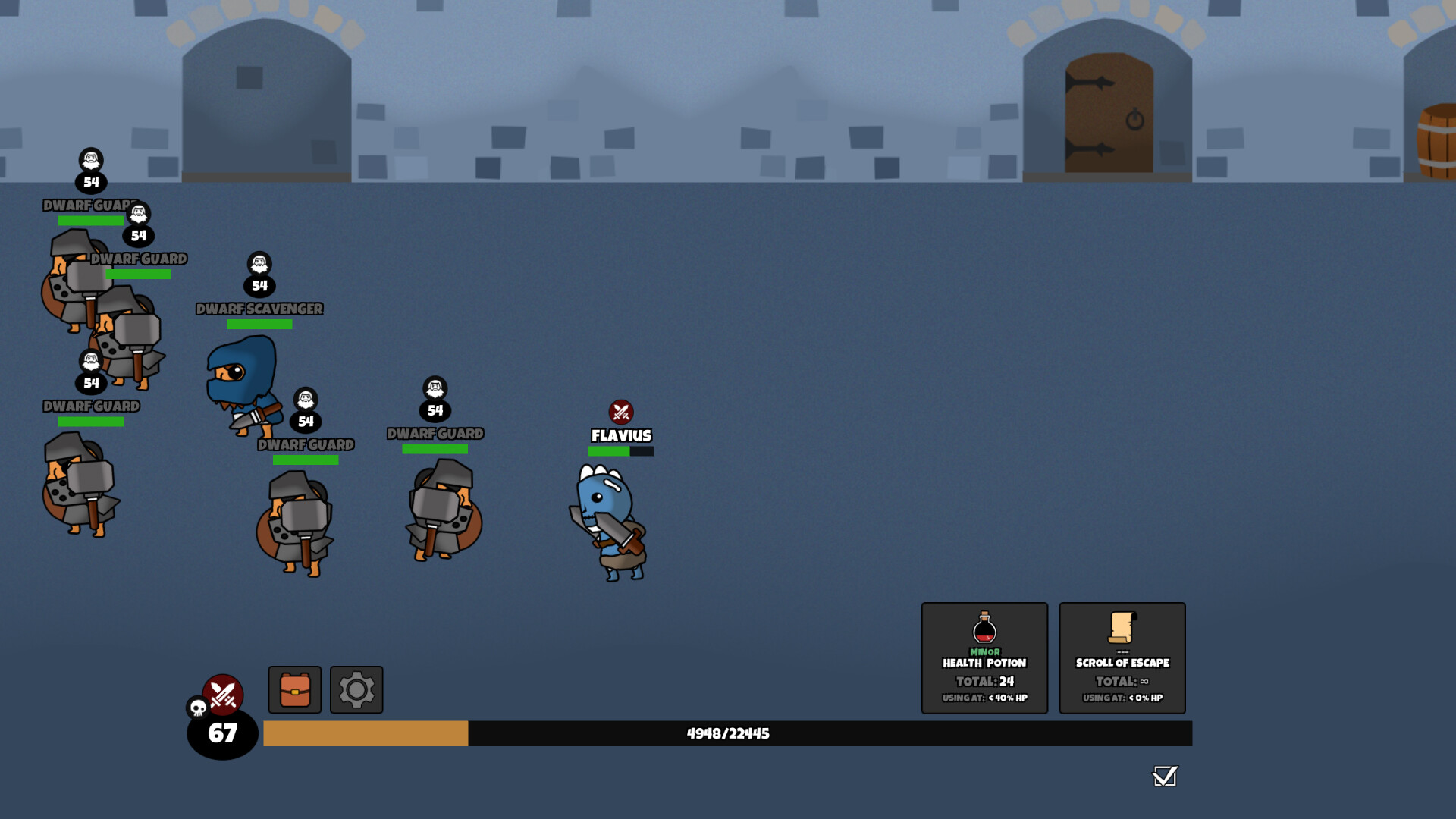Toggle Health Potion auto-use setting
Viewport: 1456px width, 819px height.
pyautogui.click(x=984, y=698)
